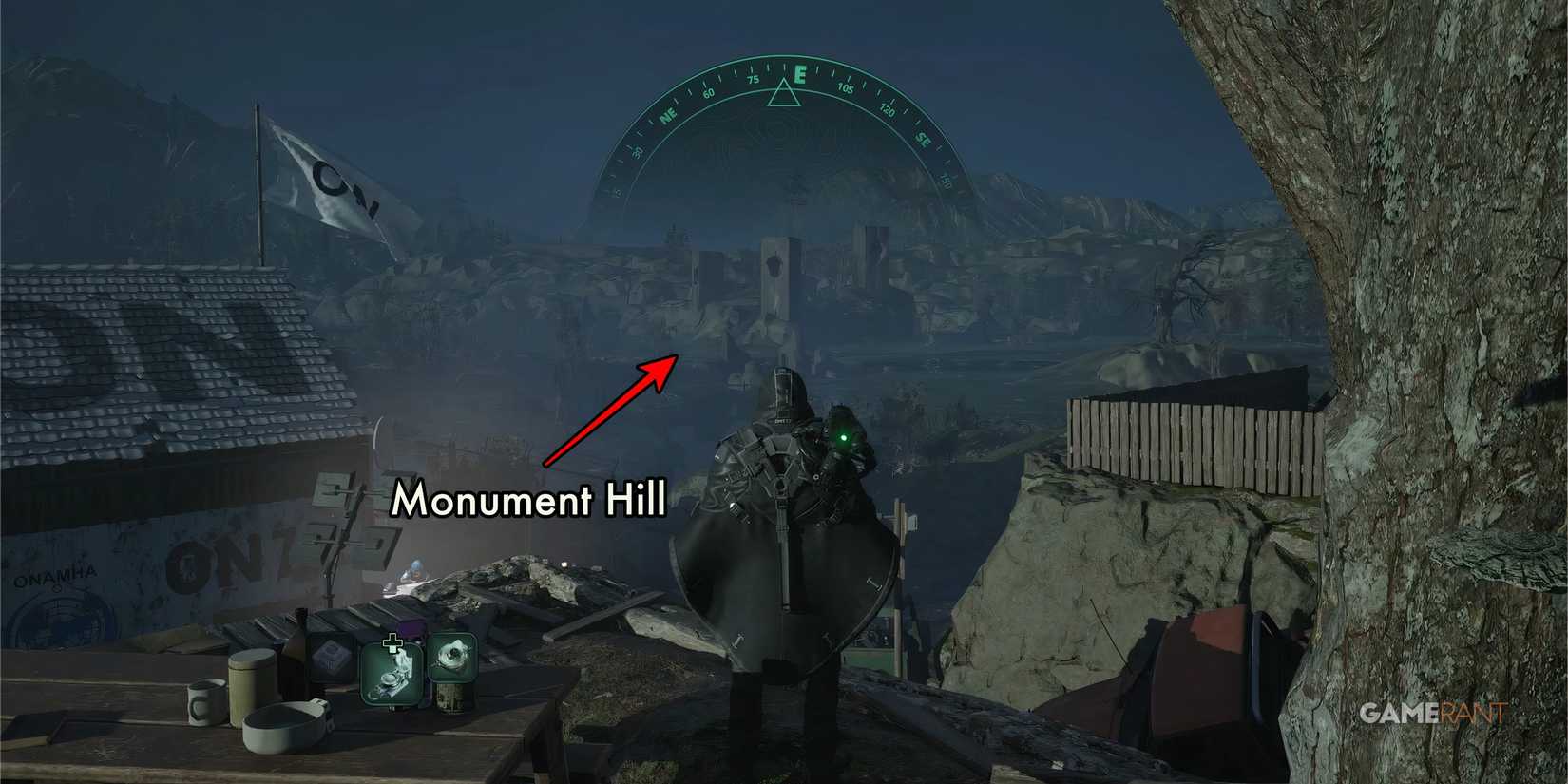Click the 105 marker on the compass
This screenshot has width=1568, height=784.
coord(846,88)
